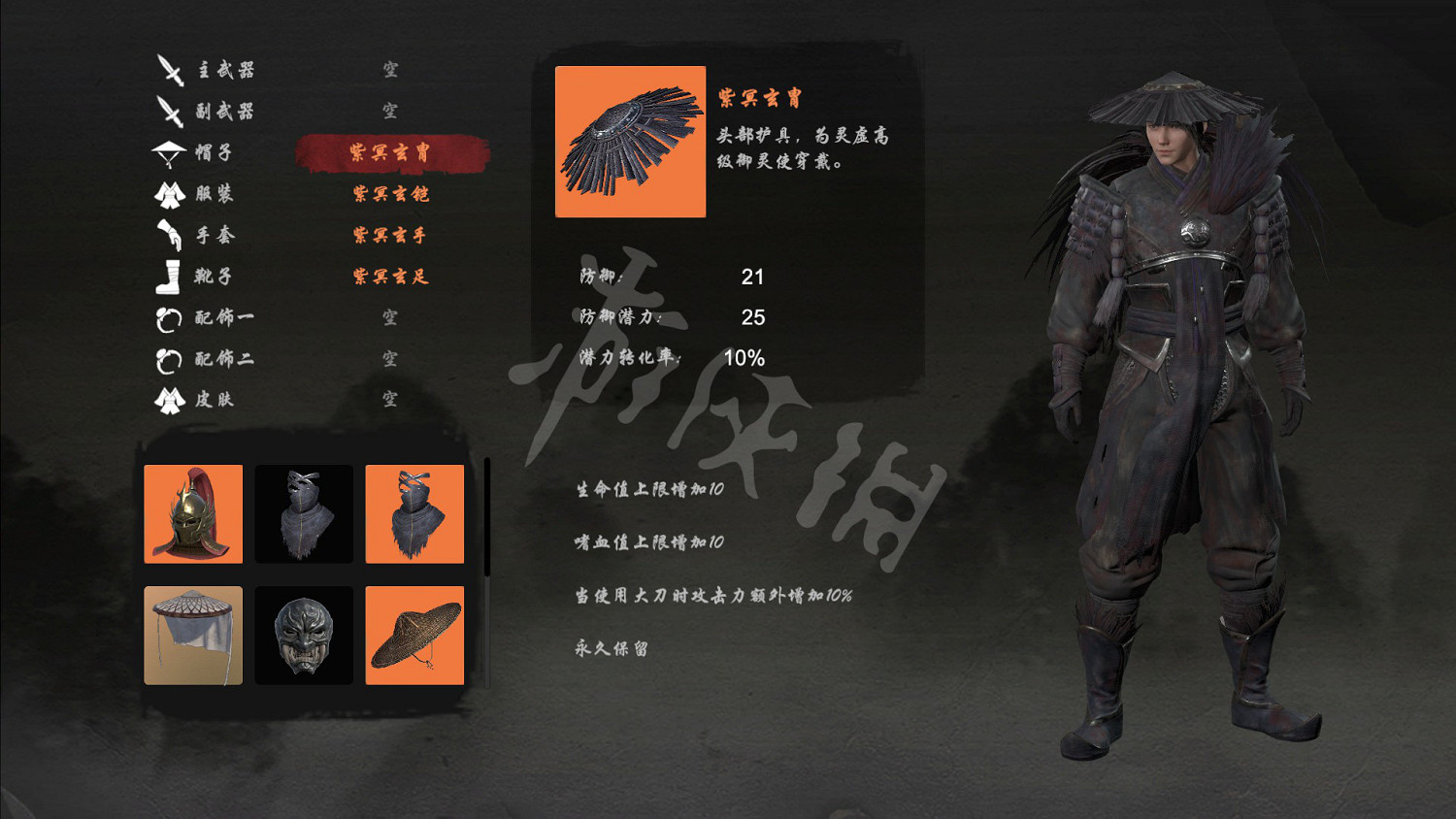This screenshot has width=1456, height=819.
Task: Open the equipped 紫冥玄胄 hat entry
Action: click(x=388, y=153)
